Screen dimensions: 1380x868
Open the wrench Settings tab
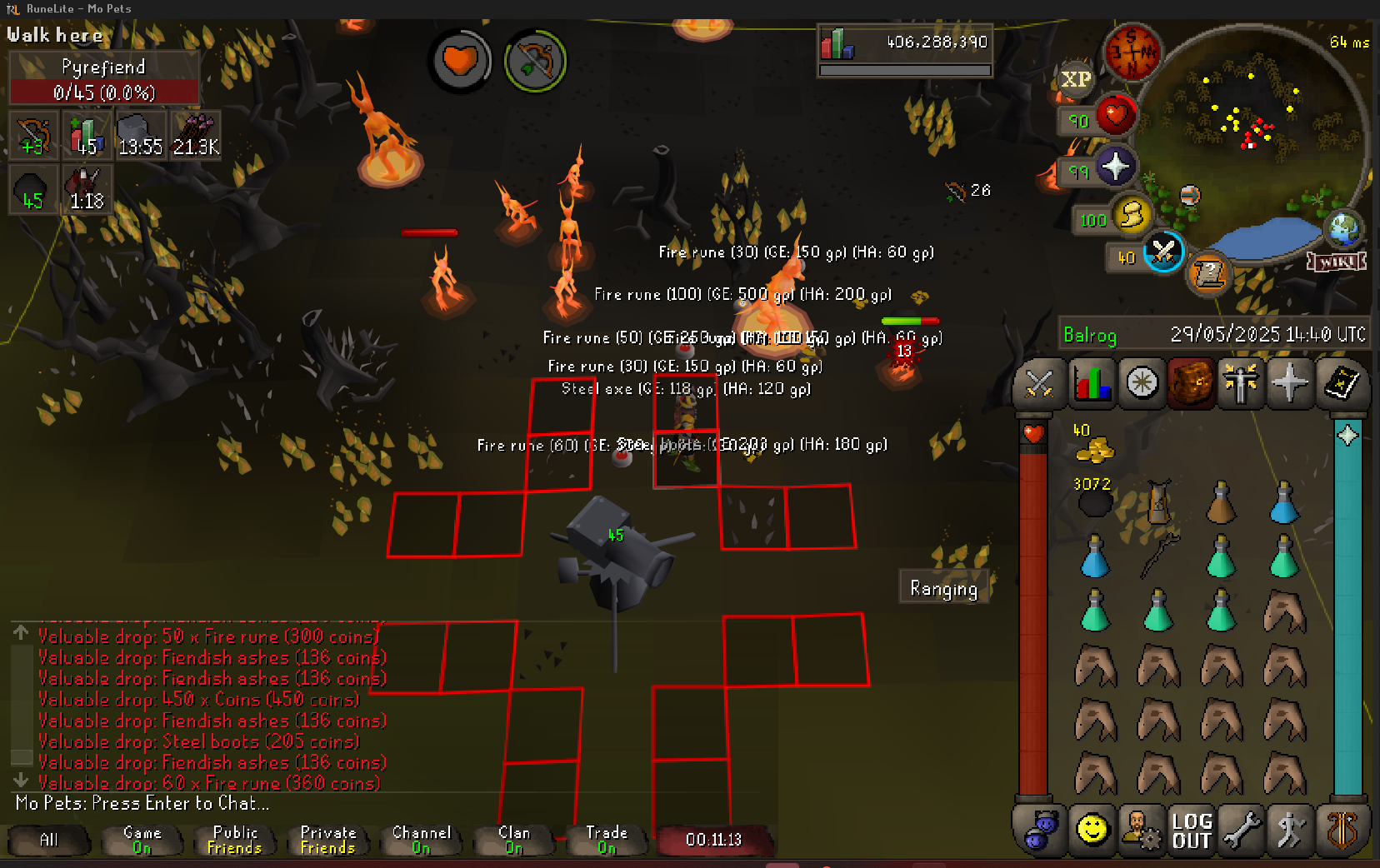tap(1241, 831)
